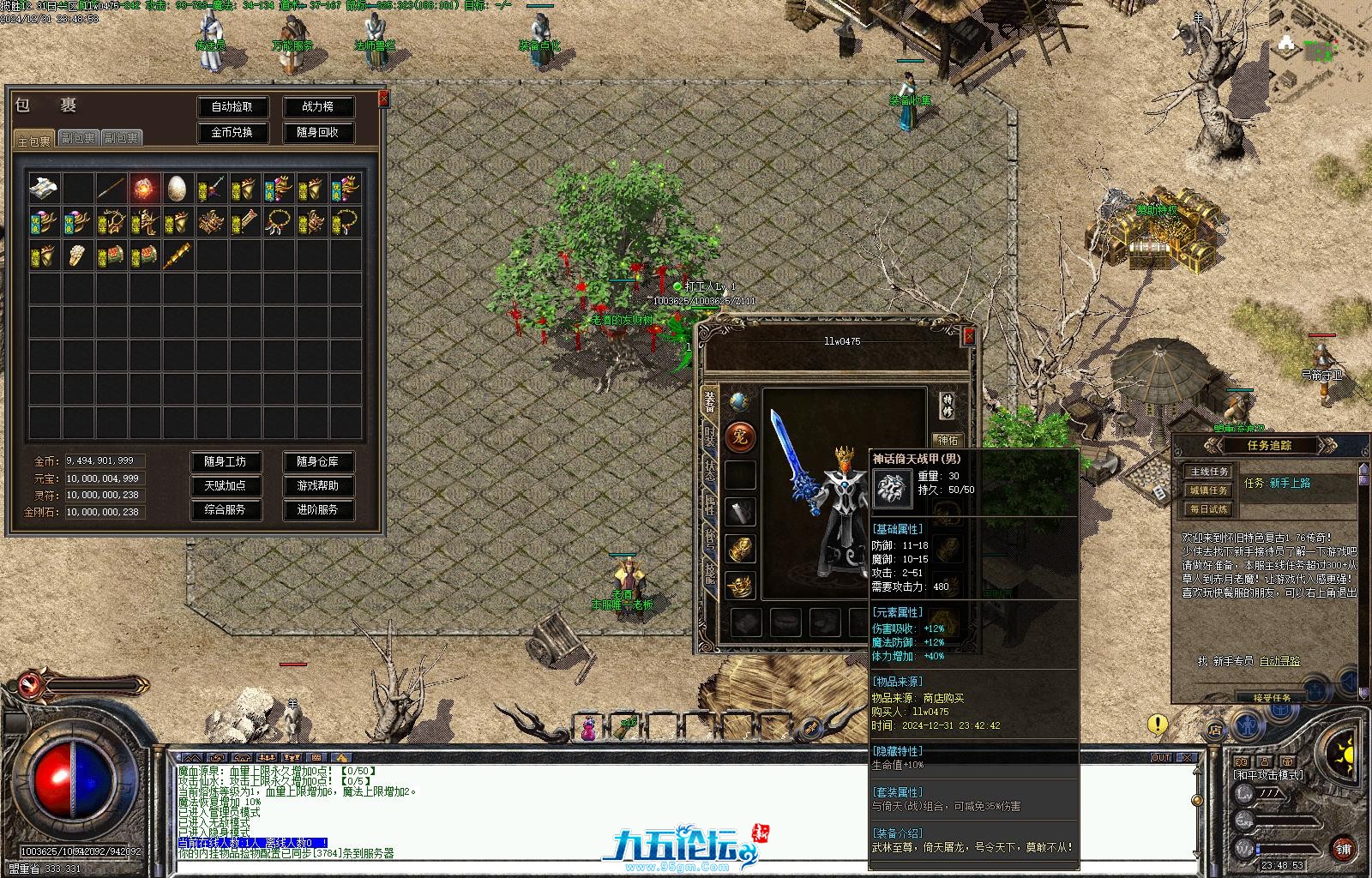Select the glowing red orb item
This screenshot has height=878, width=1372.
pyautogui.click(x=144, y=188)
